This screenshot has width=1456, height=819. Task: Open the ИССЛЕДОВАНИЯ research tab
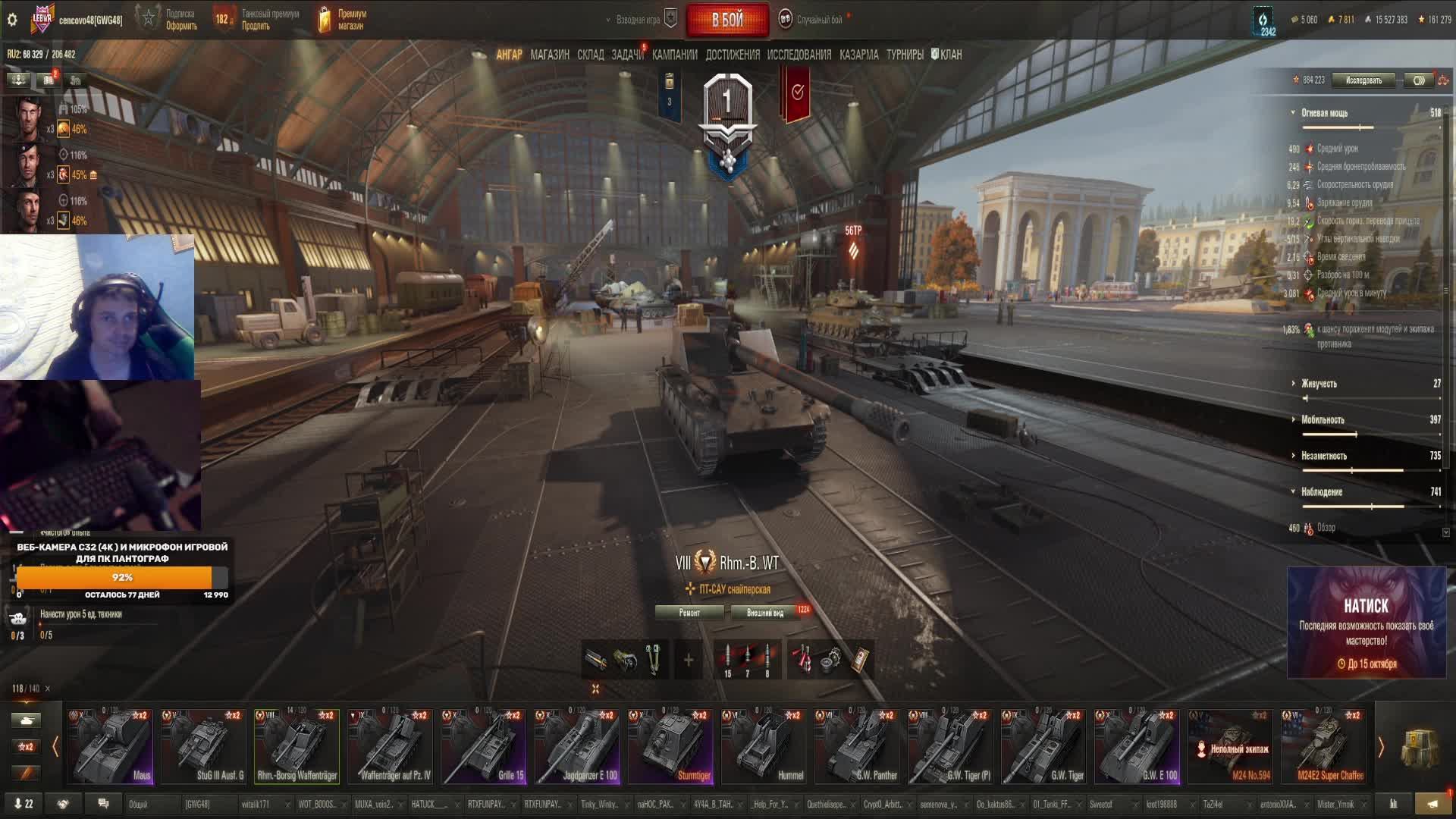(799, 55)
